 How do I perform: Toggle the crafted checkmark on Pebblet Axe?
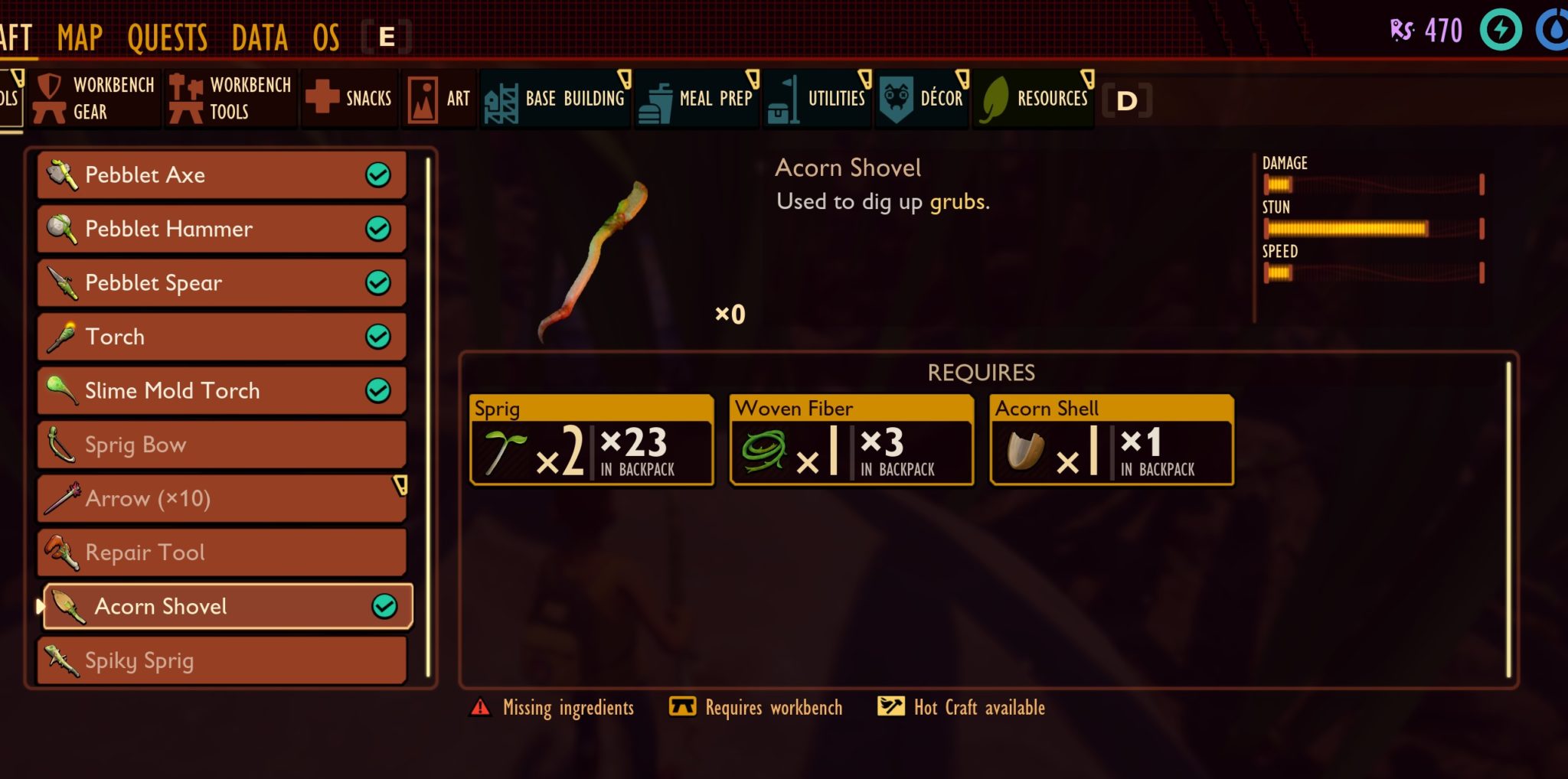(377, 174)
